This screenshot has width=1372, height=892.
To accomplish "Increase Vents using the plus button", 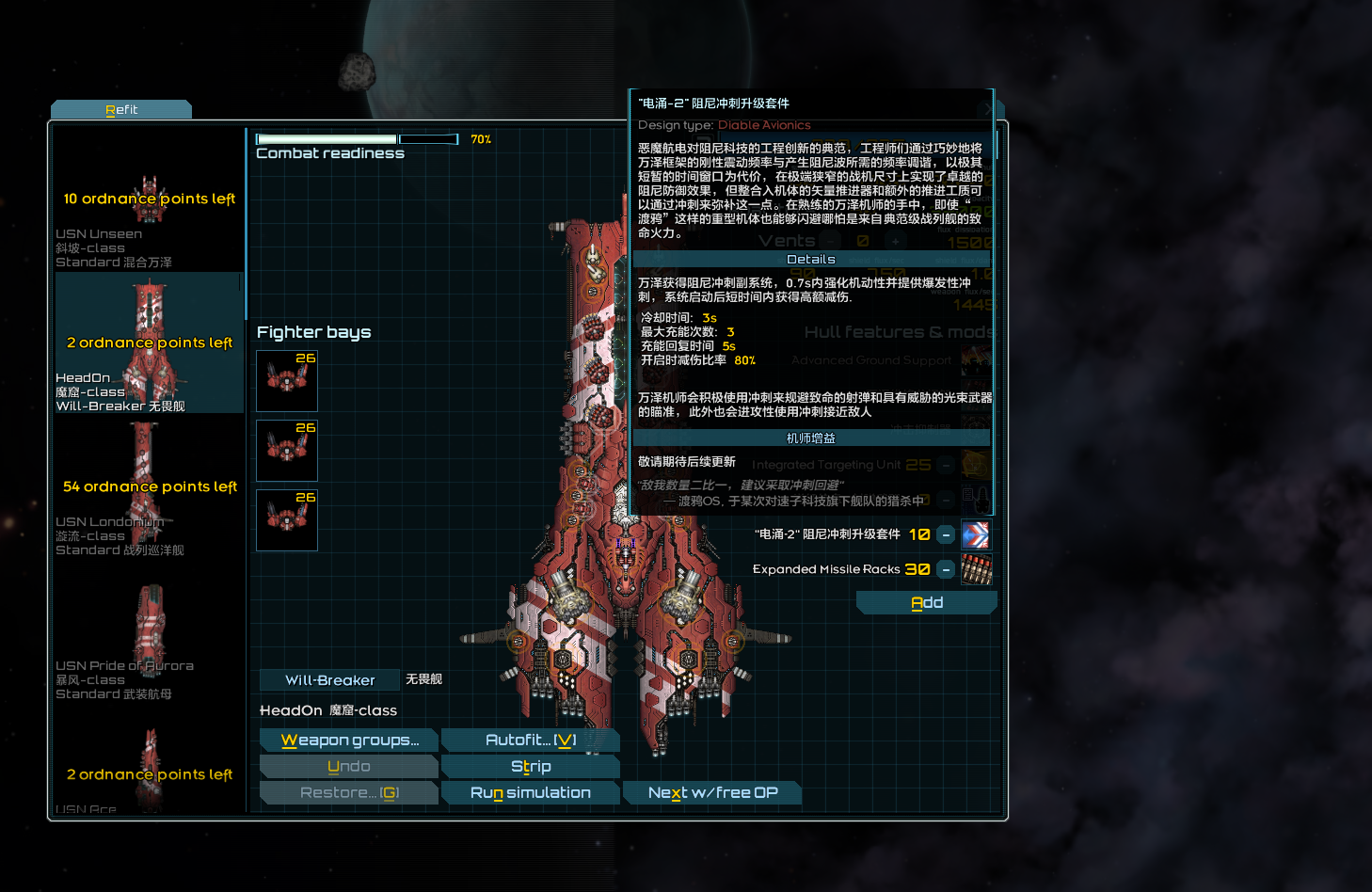I will (x=896, y=242).
